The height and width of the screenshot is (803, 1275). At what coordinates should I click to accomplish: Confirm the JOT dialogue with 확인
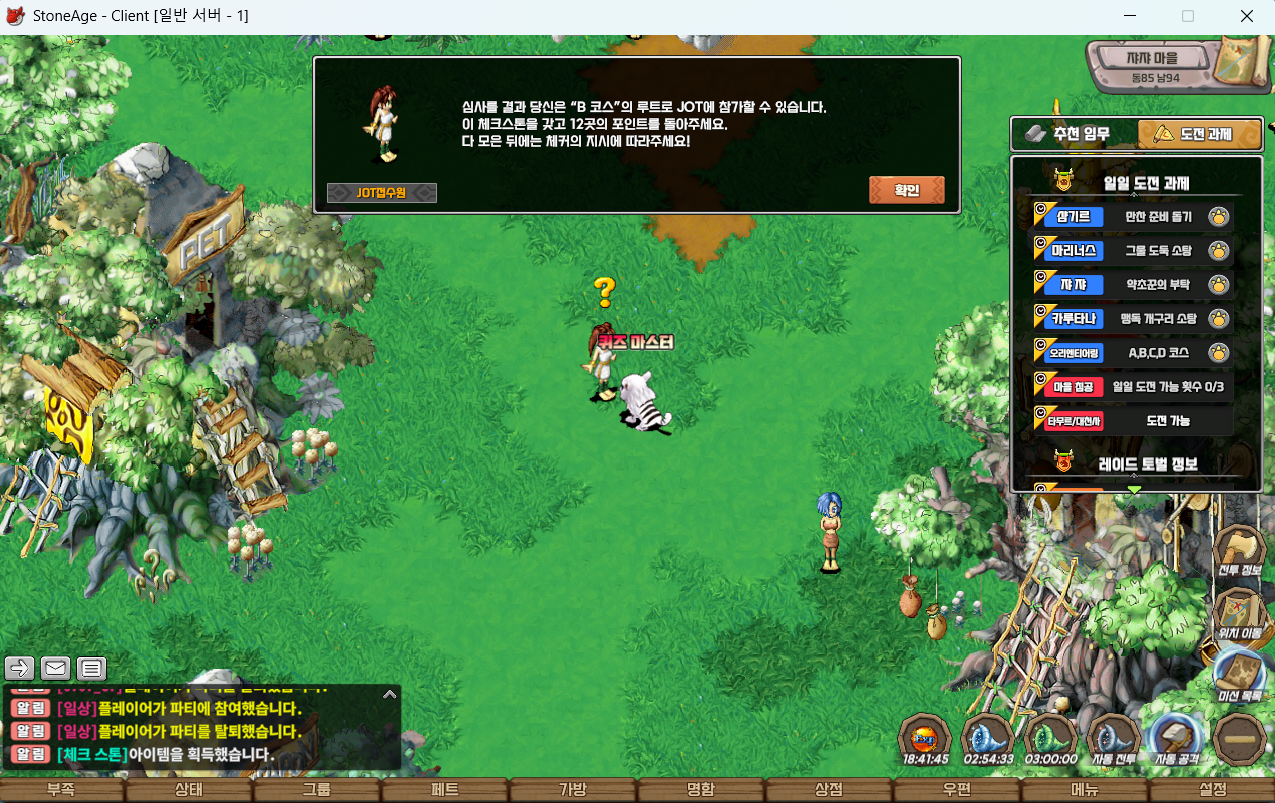[906, 190]
